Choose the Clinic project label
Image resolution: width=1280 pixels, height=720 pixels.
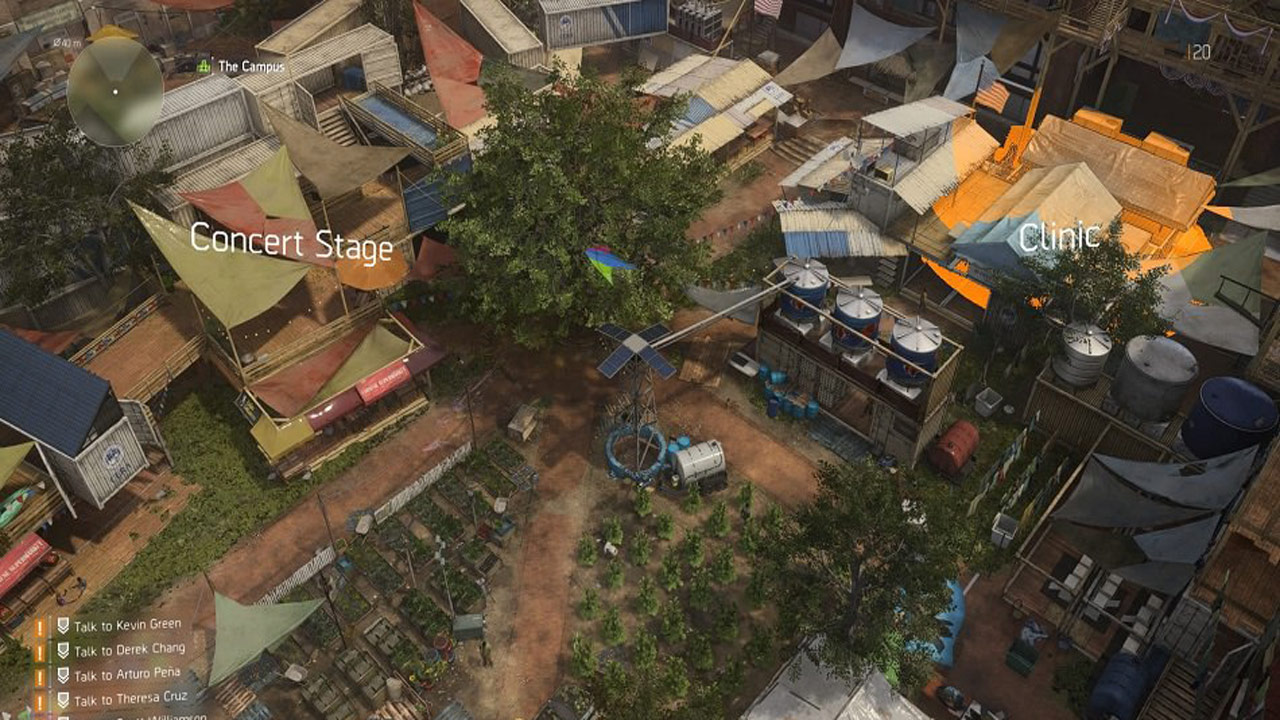1059,237
